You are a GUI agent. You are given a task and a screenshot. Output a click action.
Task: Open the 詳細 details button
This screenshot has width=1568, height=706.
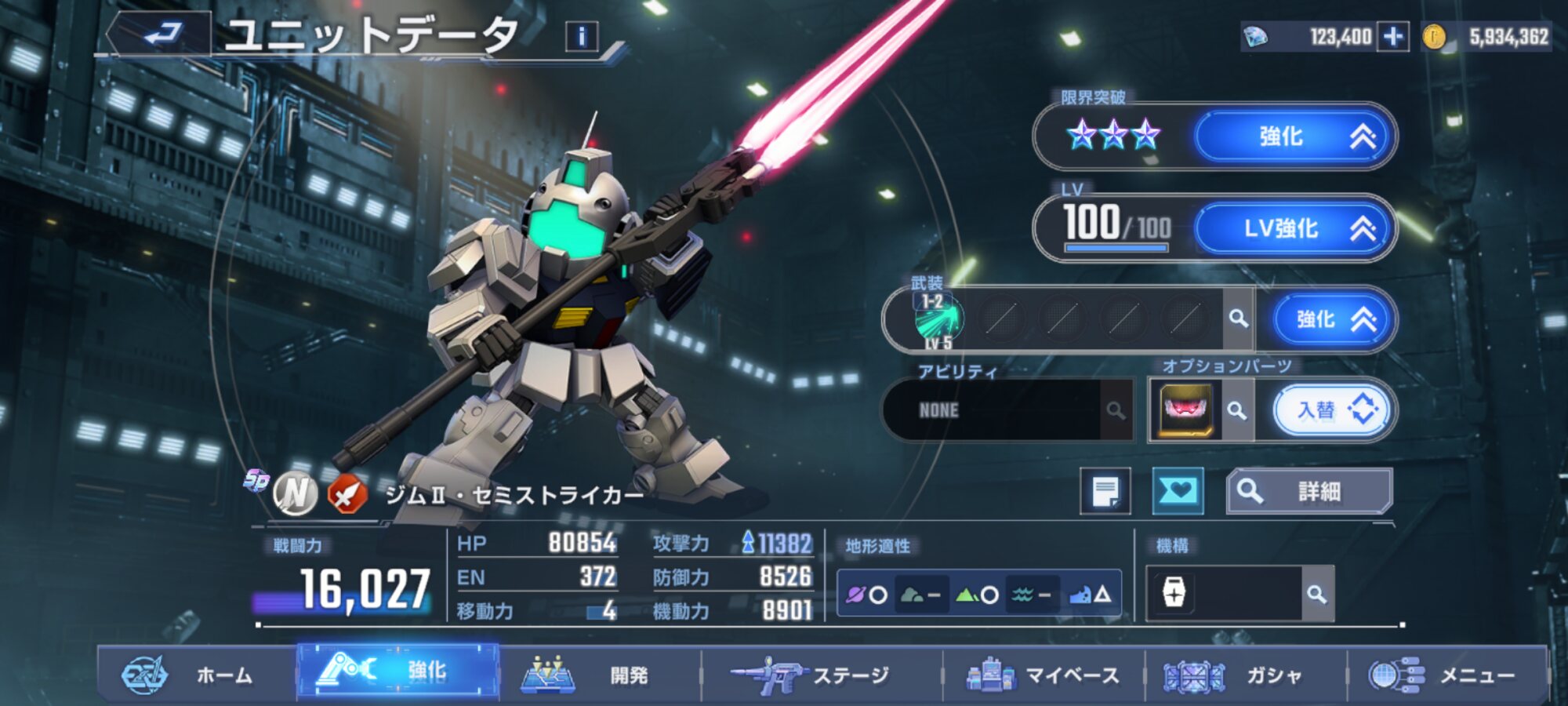pyautogui.click(x=1309, y=492)
